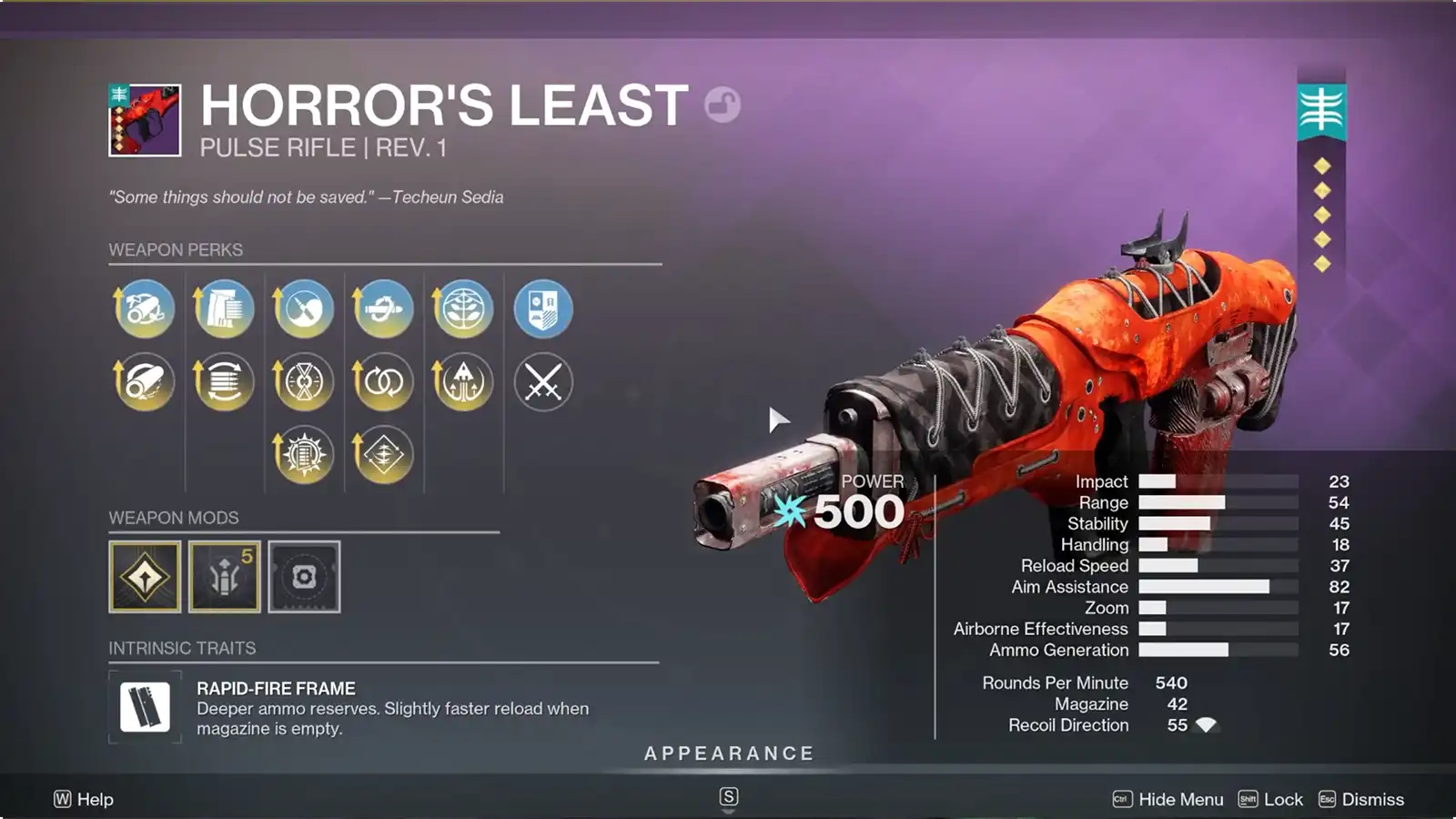
Task: Open the Appearance tab
Action: click(x=728, y=753)
